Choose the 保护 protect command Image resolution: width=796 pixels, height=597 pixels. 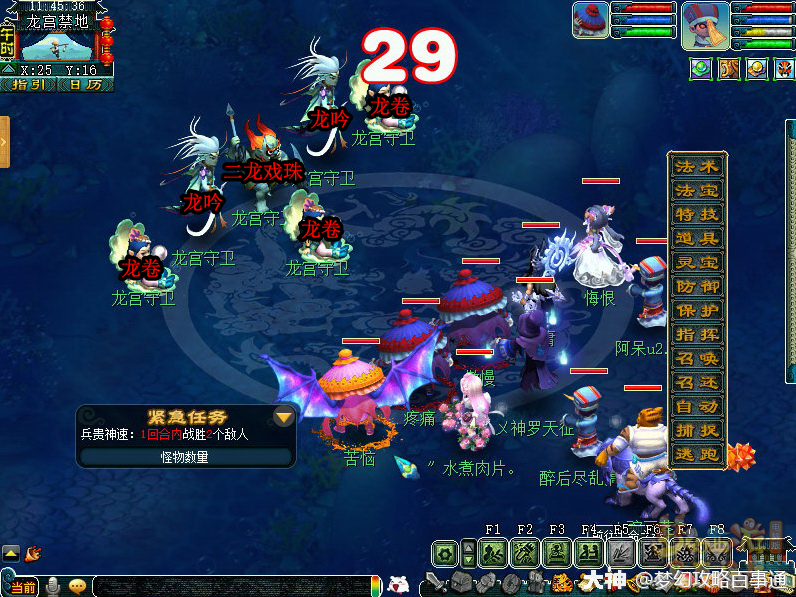click(x=697, y=310)
